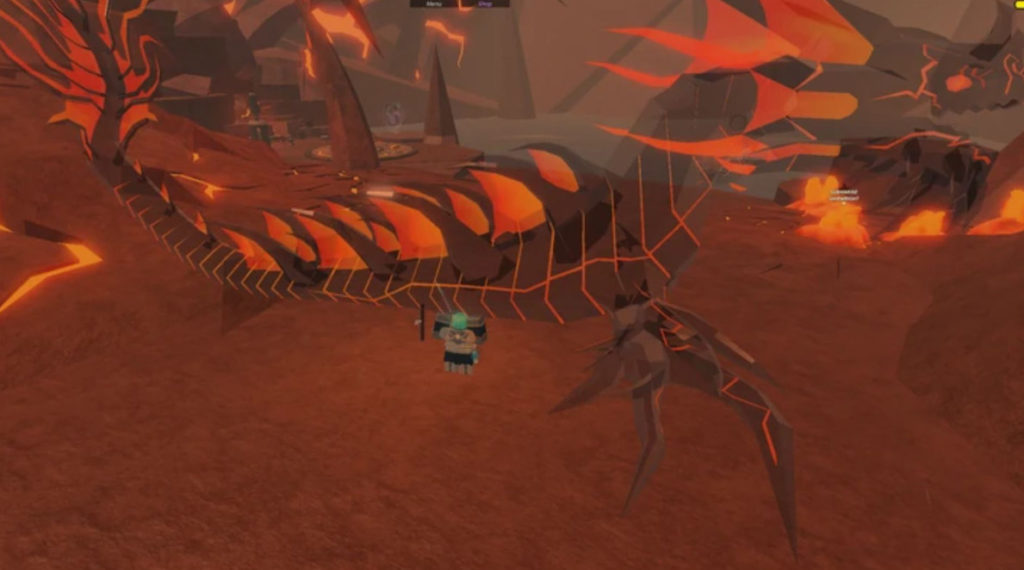Screen dimensions: 1024x570
Task: Open the Shop button
Action: click(x=484, y=4)
